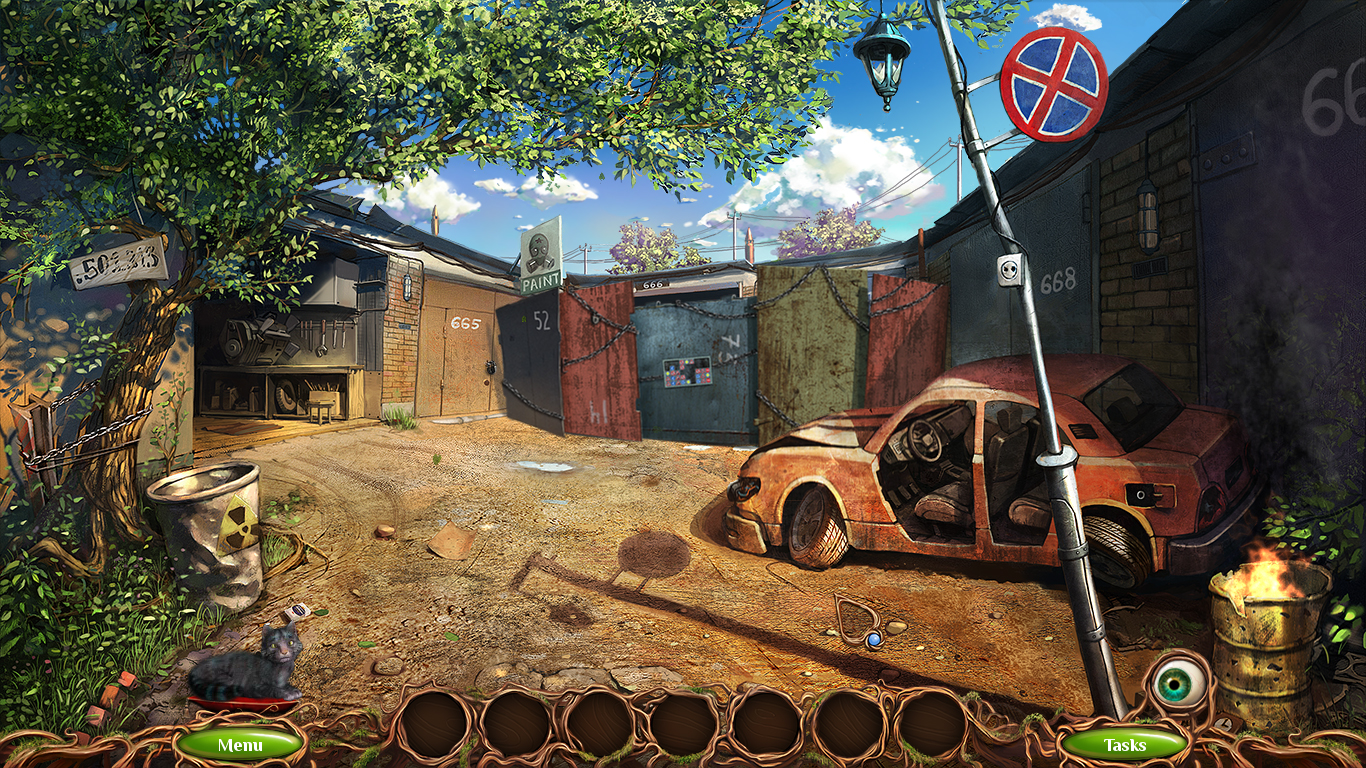This screenshot has height=768, width=1366.
Task: Open the Tasks list
Action: tap(1125, 744)
